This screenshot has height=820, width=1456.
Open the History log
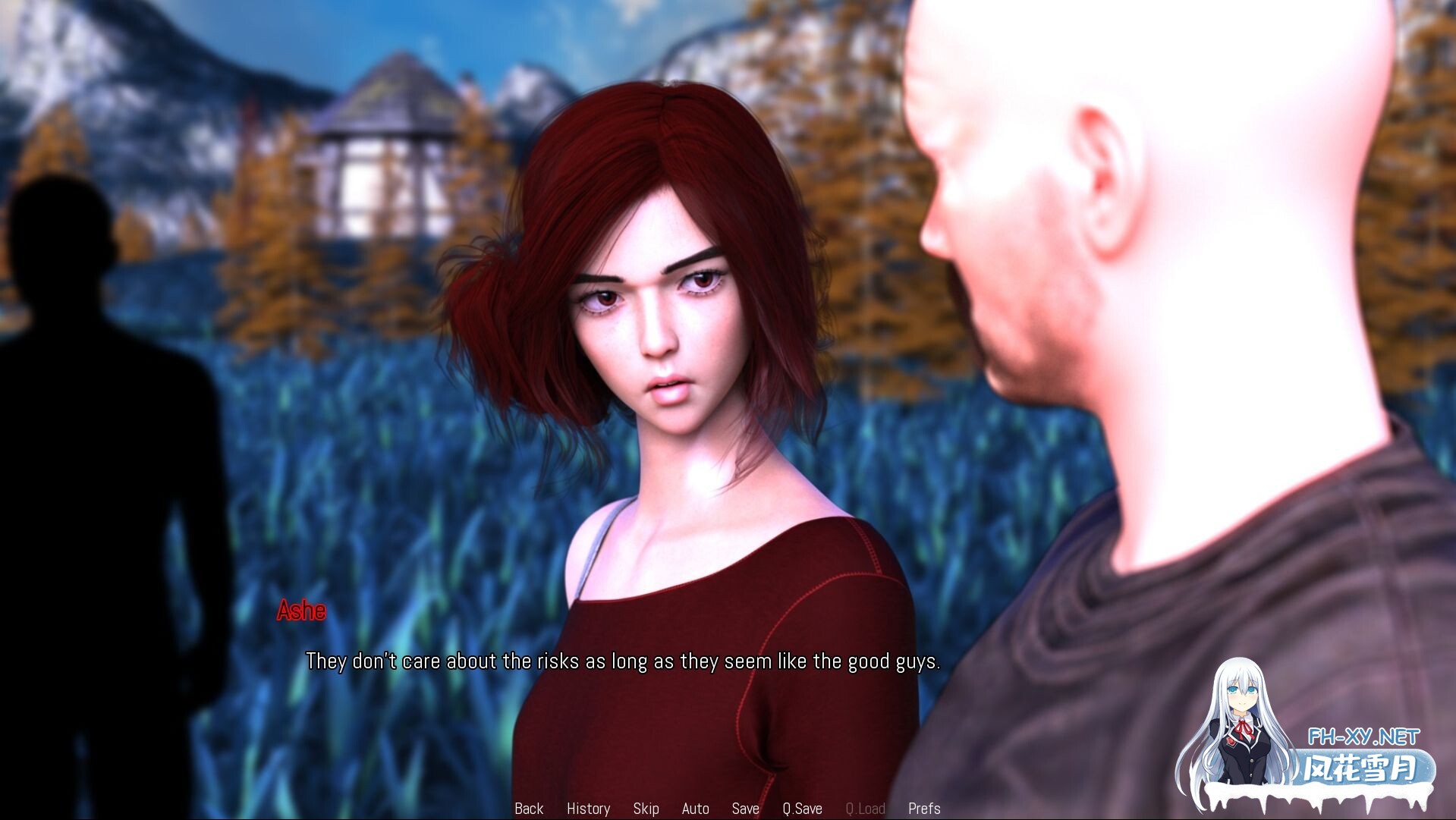[x=588, y=809]
